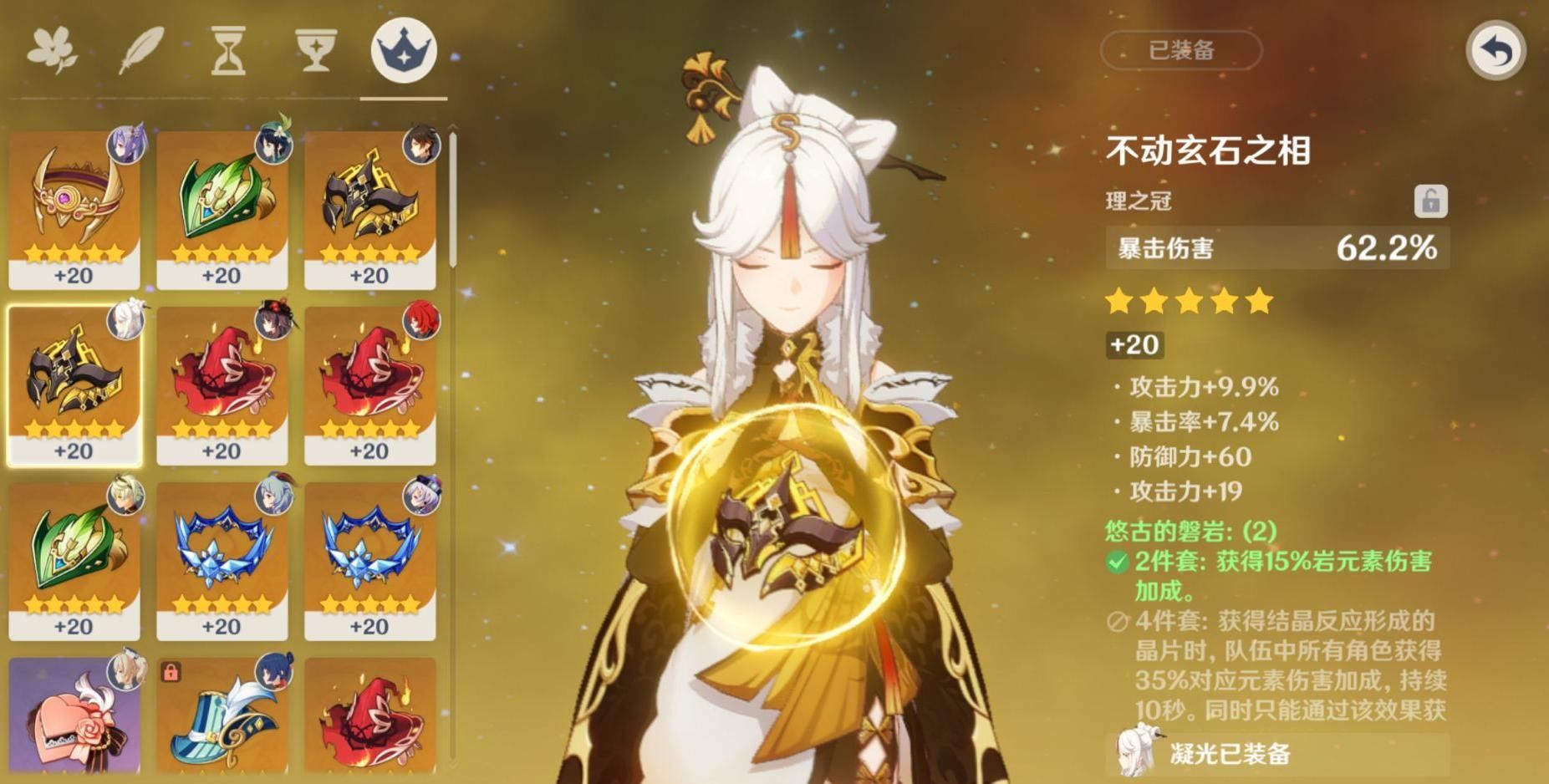Switch to the Flower of Life artifact tab

point(53,48)
